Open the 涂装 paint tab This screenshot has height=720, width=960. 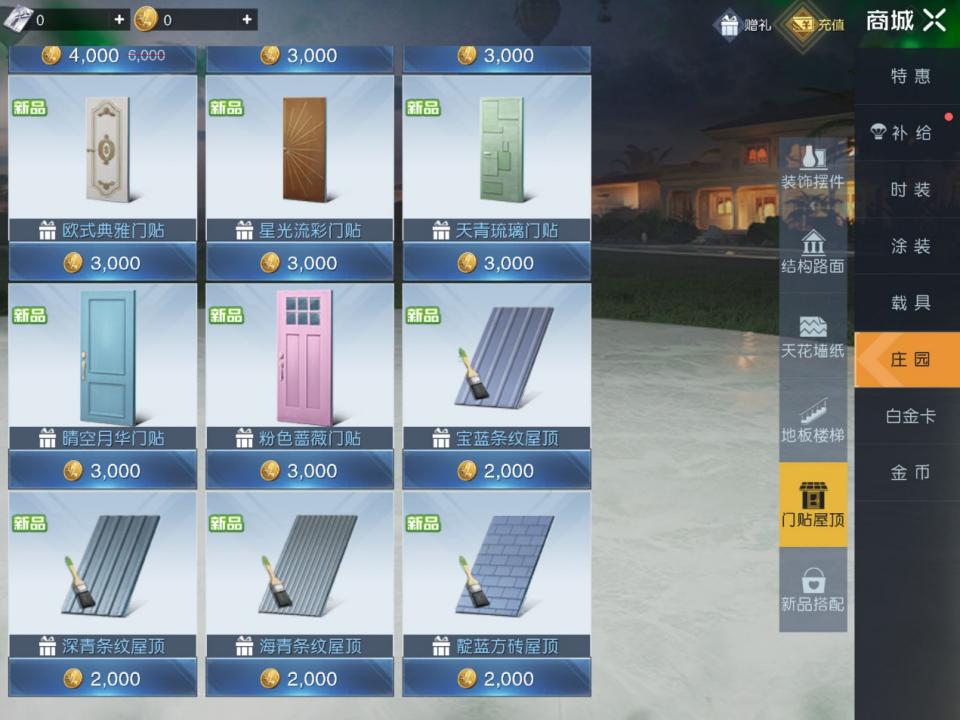[909, 246]
